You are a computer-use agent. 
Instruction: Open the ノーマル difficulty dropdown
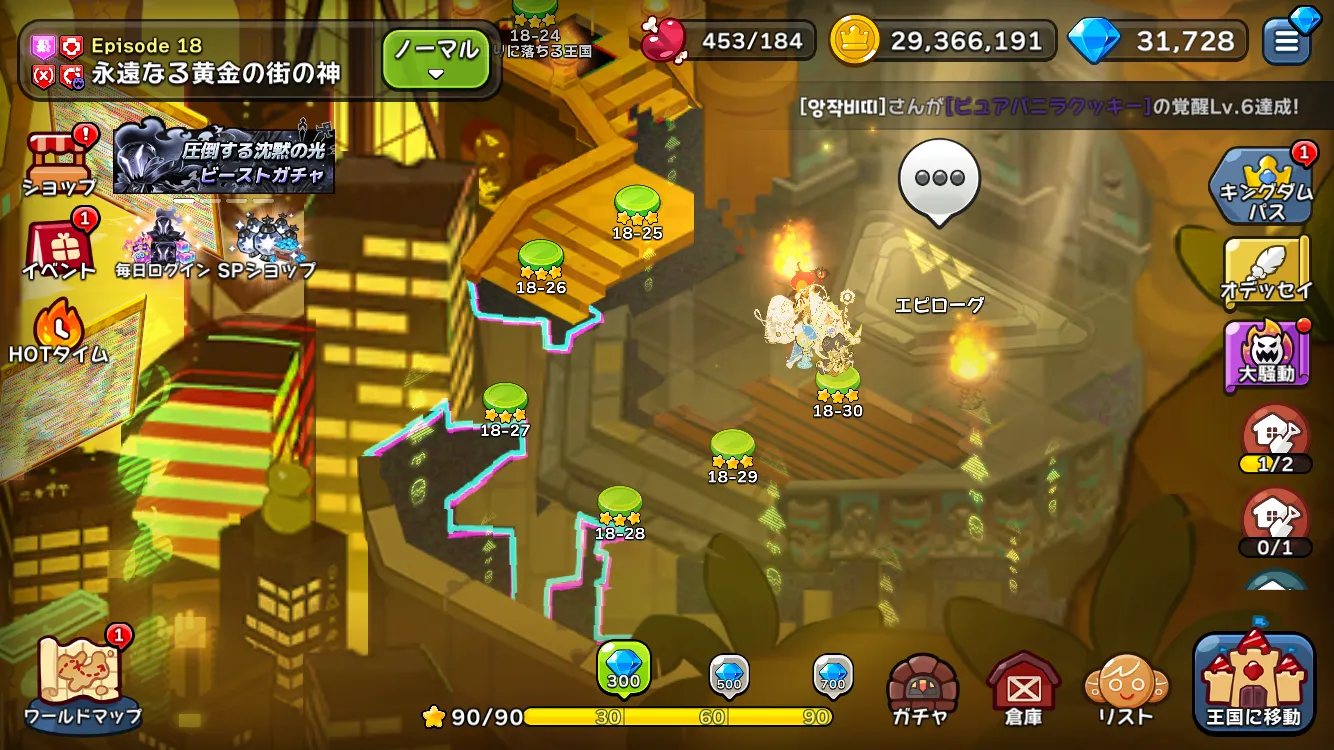pyautogui.click(x=435, y=58)
